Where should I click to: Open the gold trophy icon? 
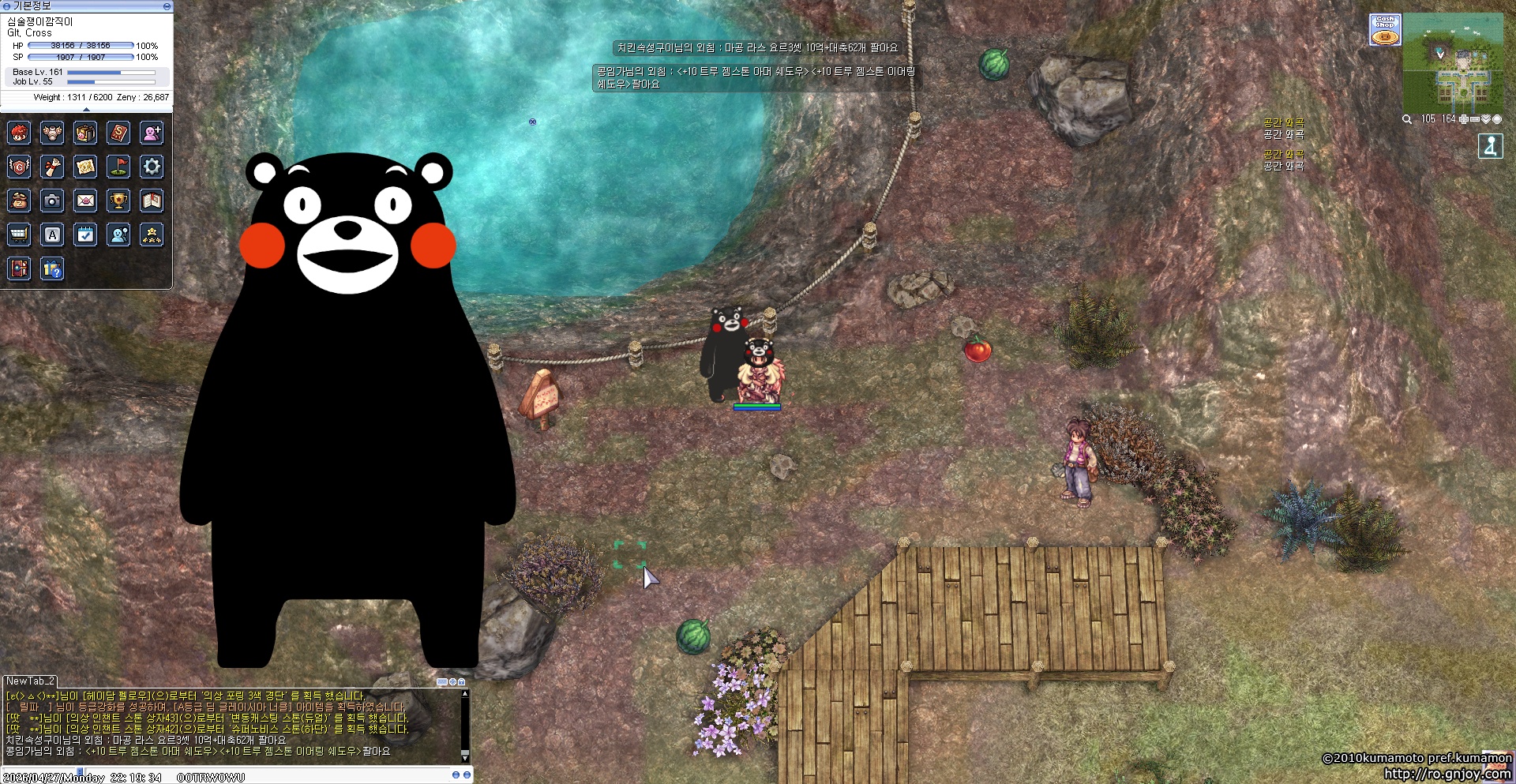point(118,201)
